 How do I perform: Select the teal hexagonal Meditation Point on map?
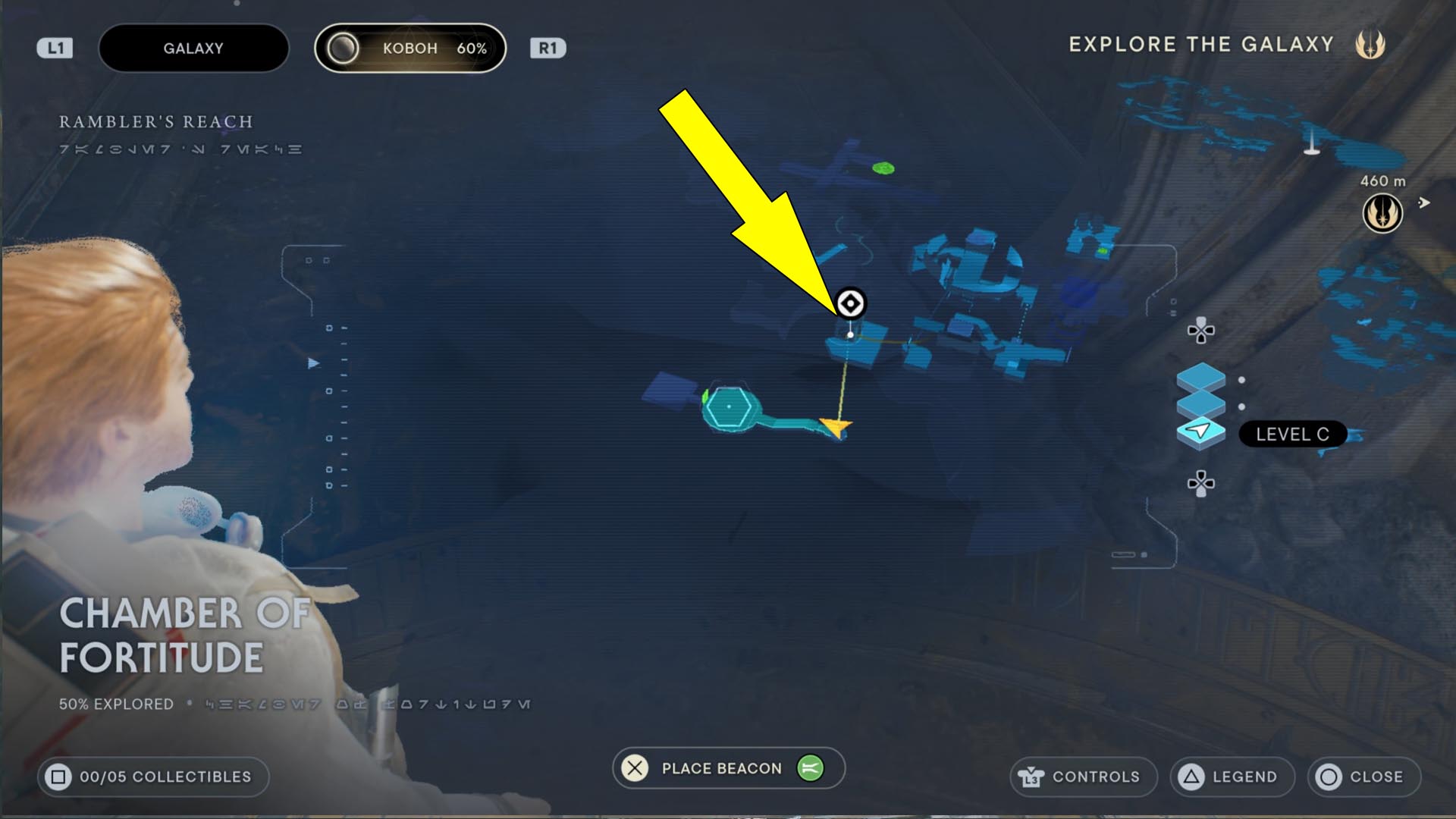pyautogui.click(x=728, y=407)
